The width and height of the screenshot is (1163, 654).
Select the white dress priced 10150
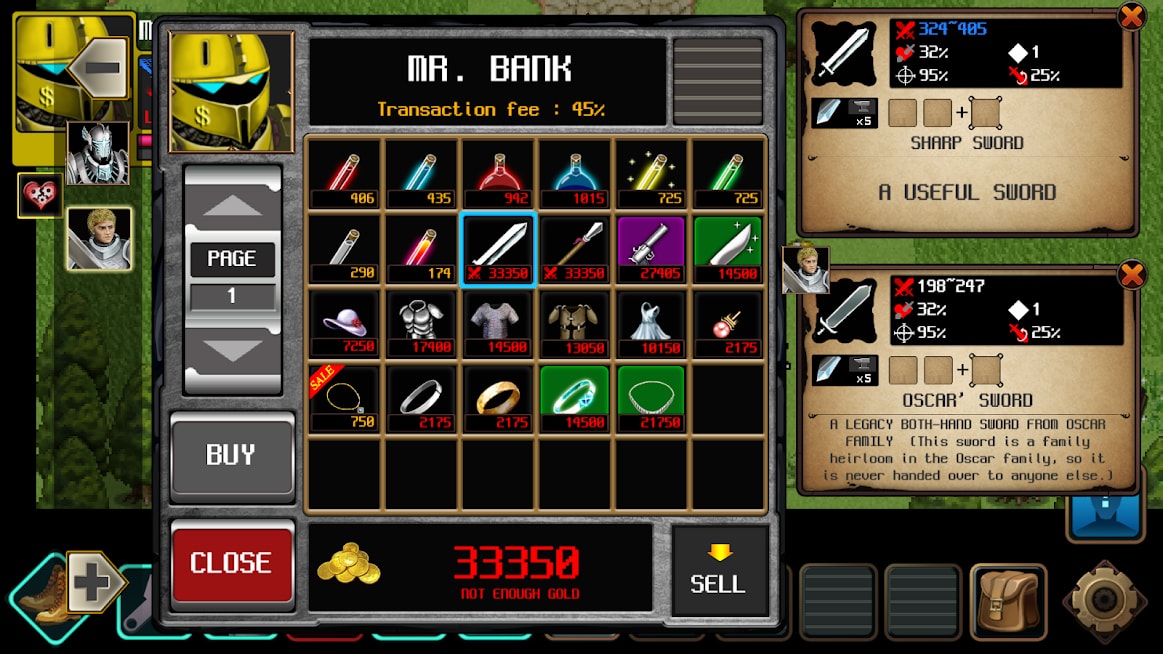[652, 323]
